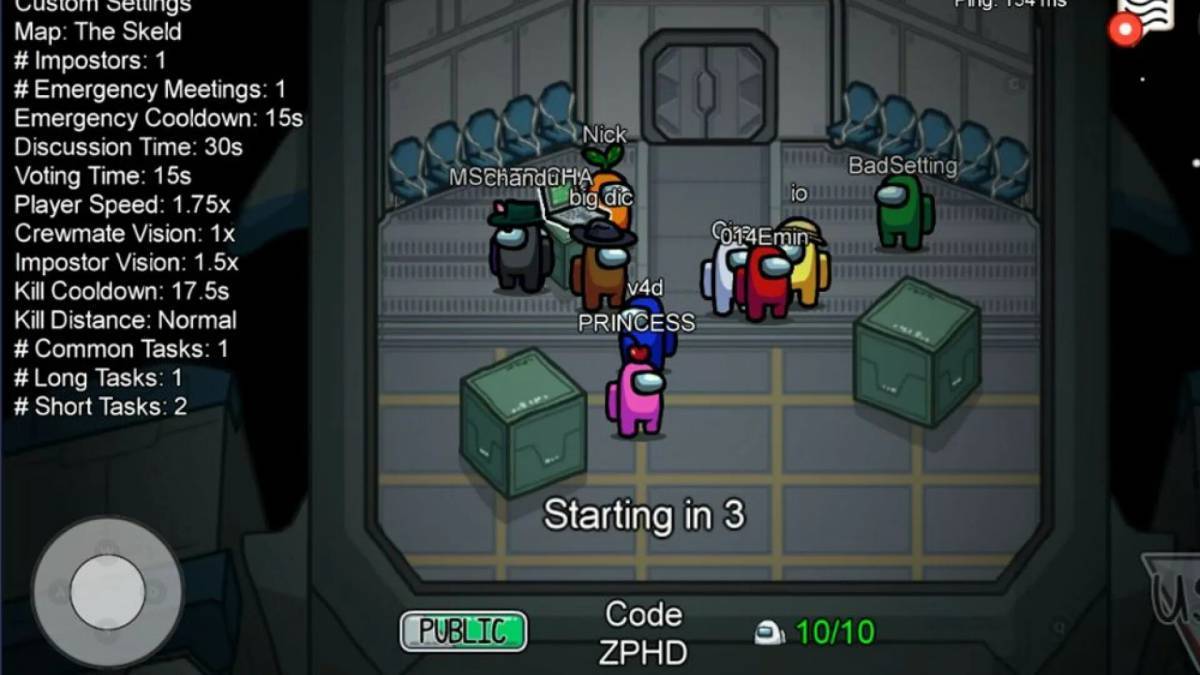Click the red screen recording indicator
Screen dimensions: 1200x675
[x=1126, y=31]
